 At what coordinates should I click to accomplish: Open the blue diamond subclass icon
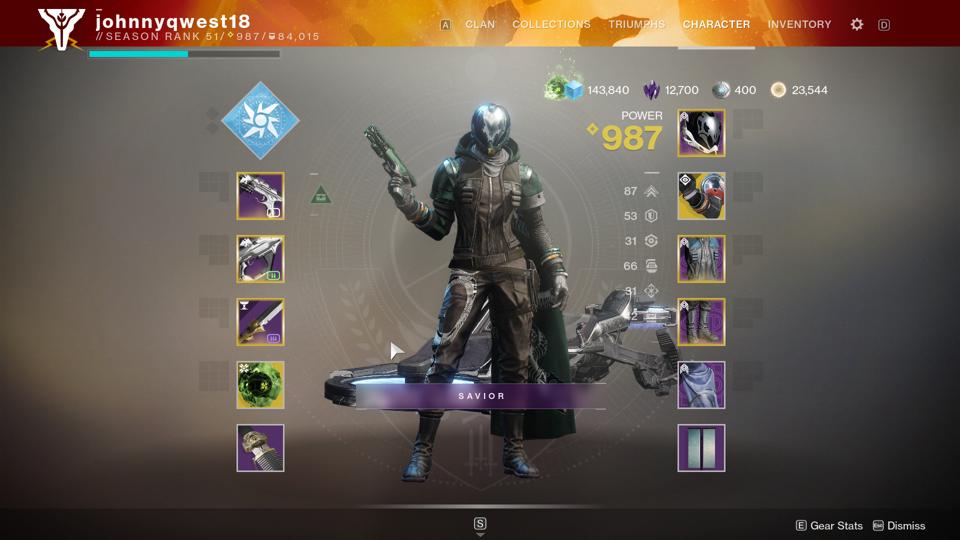point(260,120)
